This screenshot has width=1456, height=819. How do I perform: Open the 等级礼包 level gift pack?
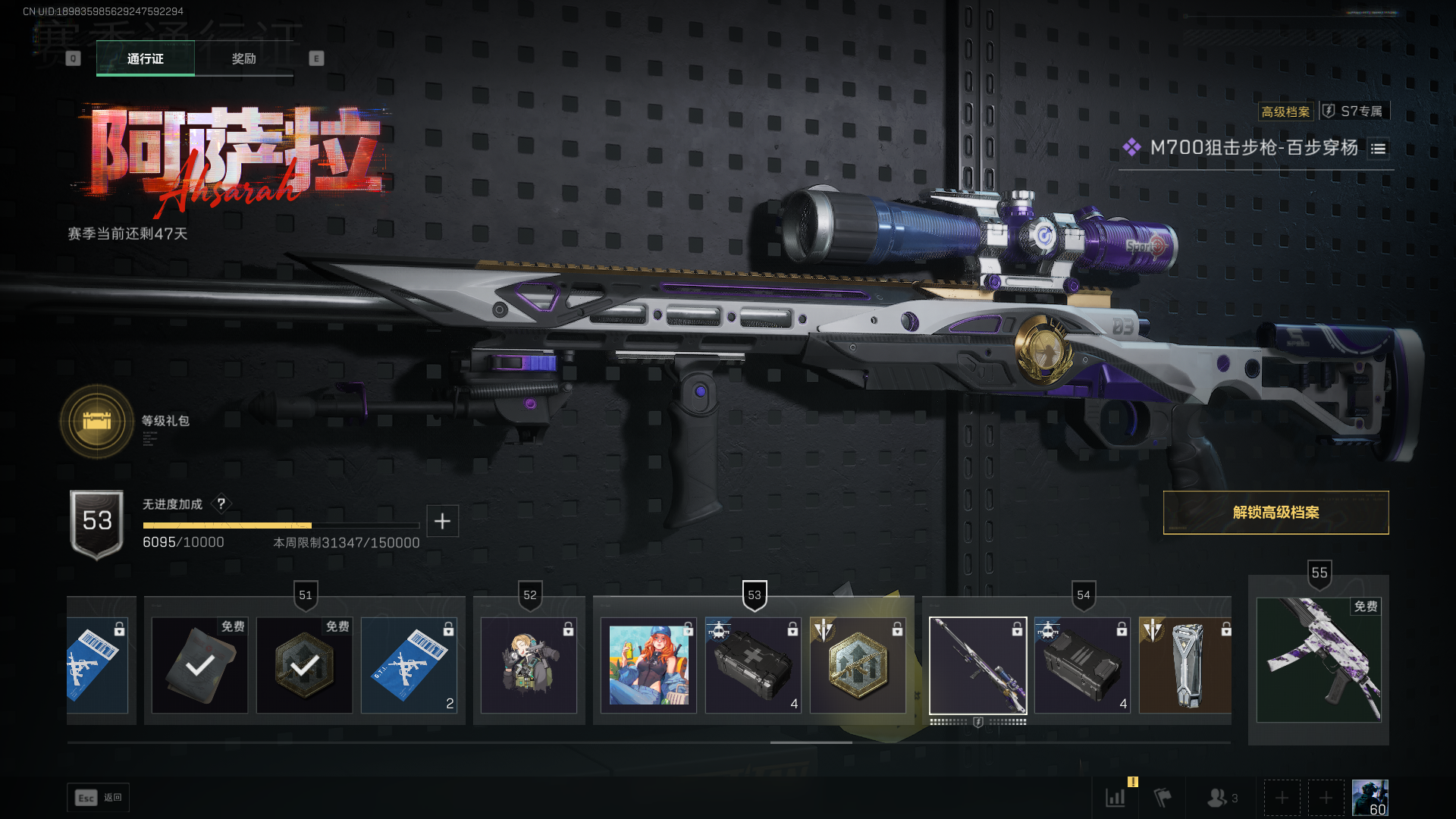(x=97, y=421)
